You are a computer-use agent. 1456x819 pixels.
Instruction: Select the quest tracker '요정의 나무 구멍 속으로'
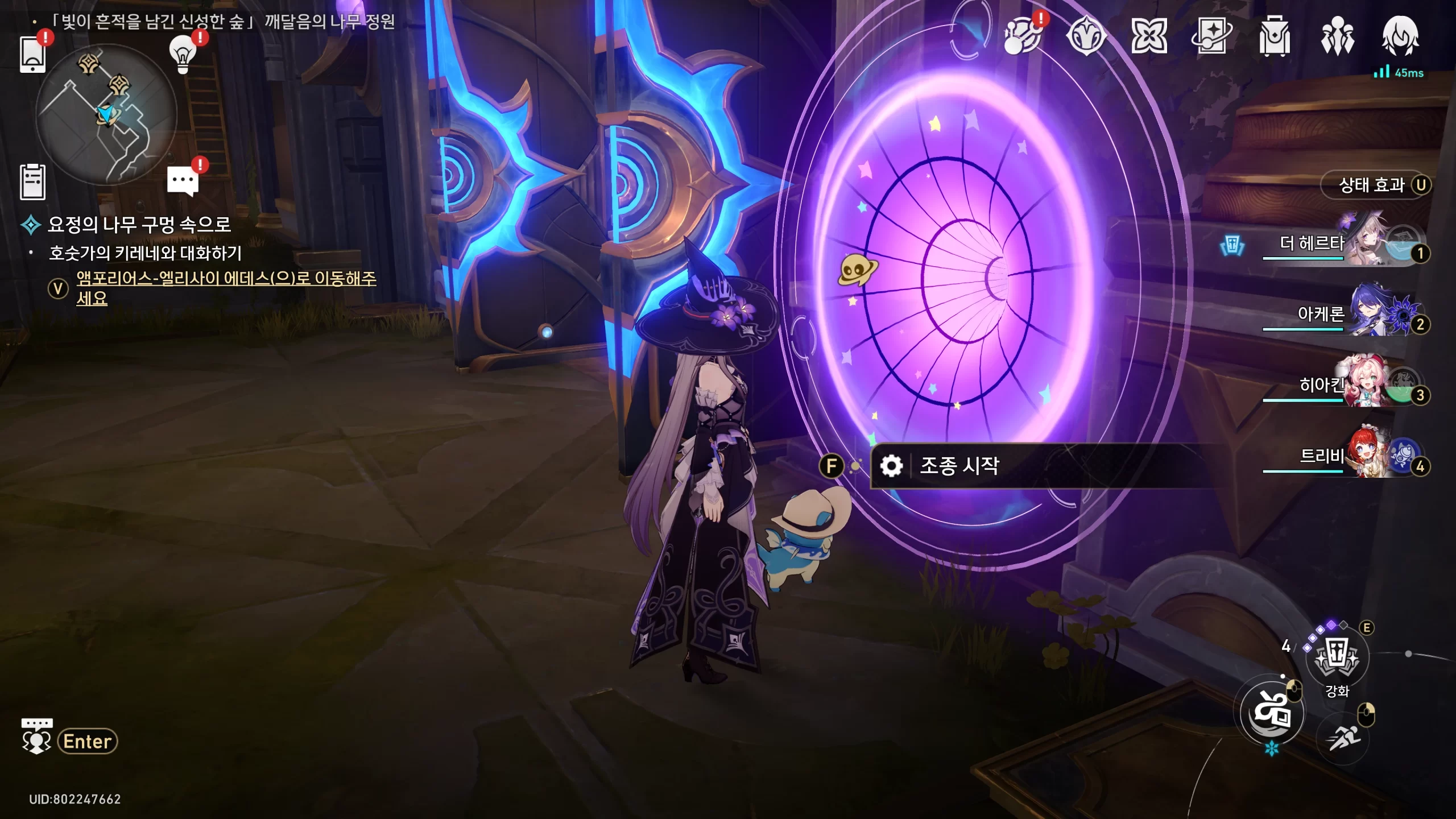click(139, 224)
